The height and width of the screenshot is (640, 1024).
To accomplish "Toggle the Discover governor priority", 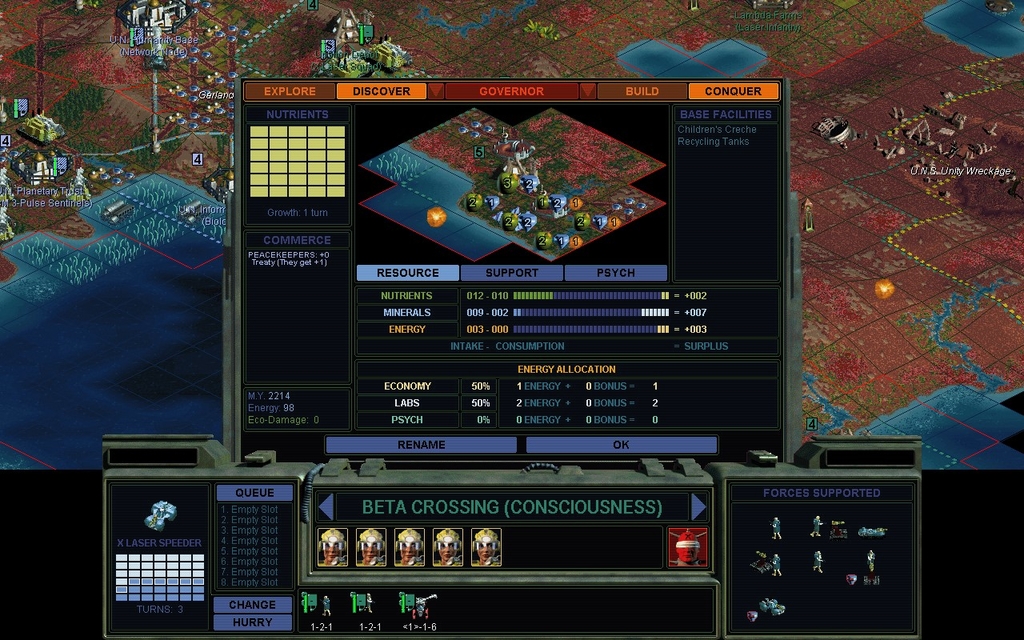I will (x=381, y=91).
